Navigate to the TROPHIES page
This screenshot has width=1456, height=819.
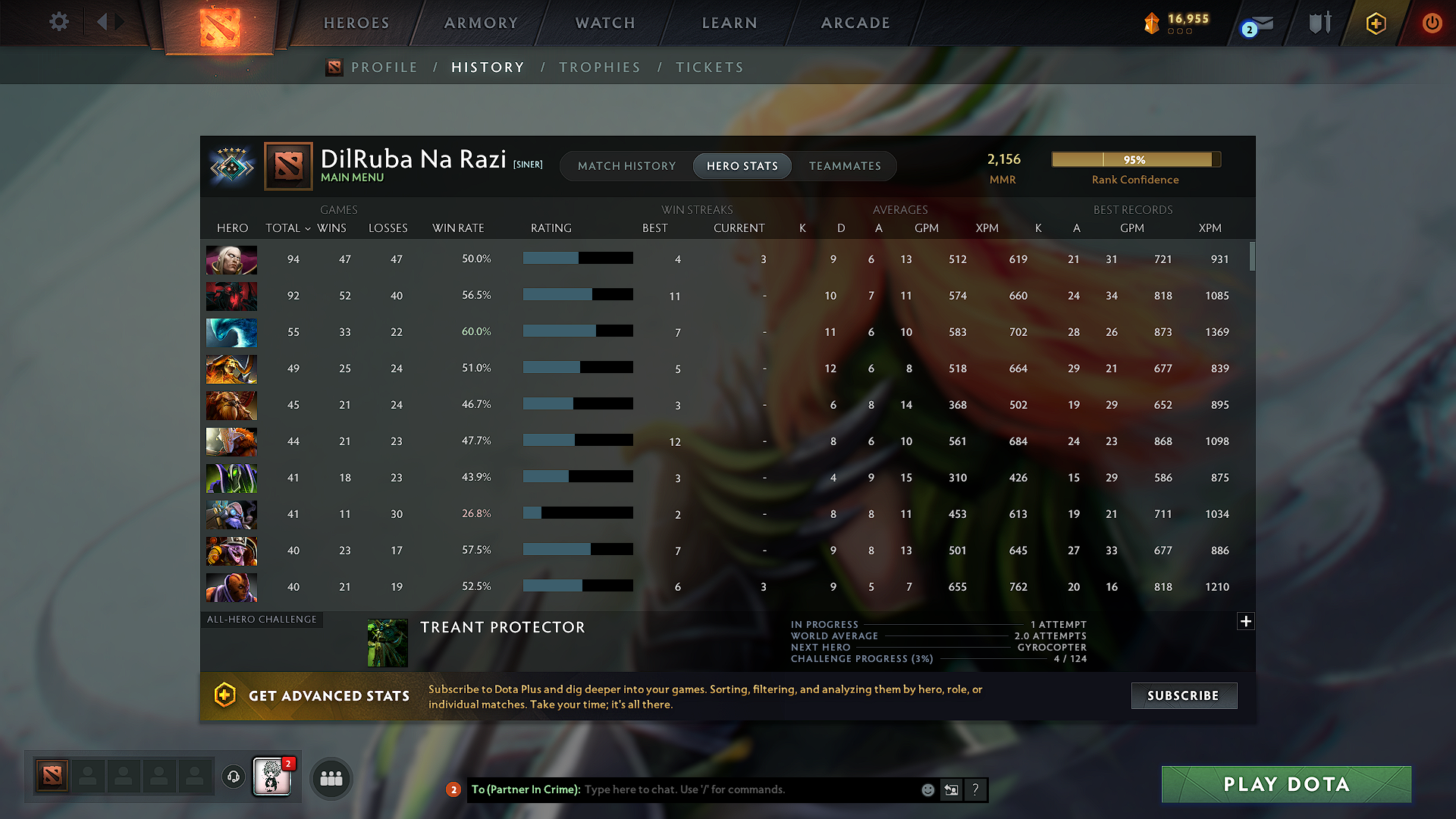tap(600, 67)
